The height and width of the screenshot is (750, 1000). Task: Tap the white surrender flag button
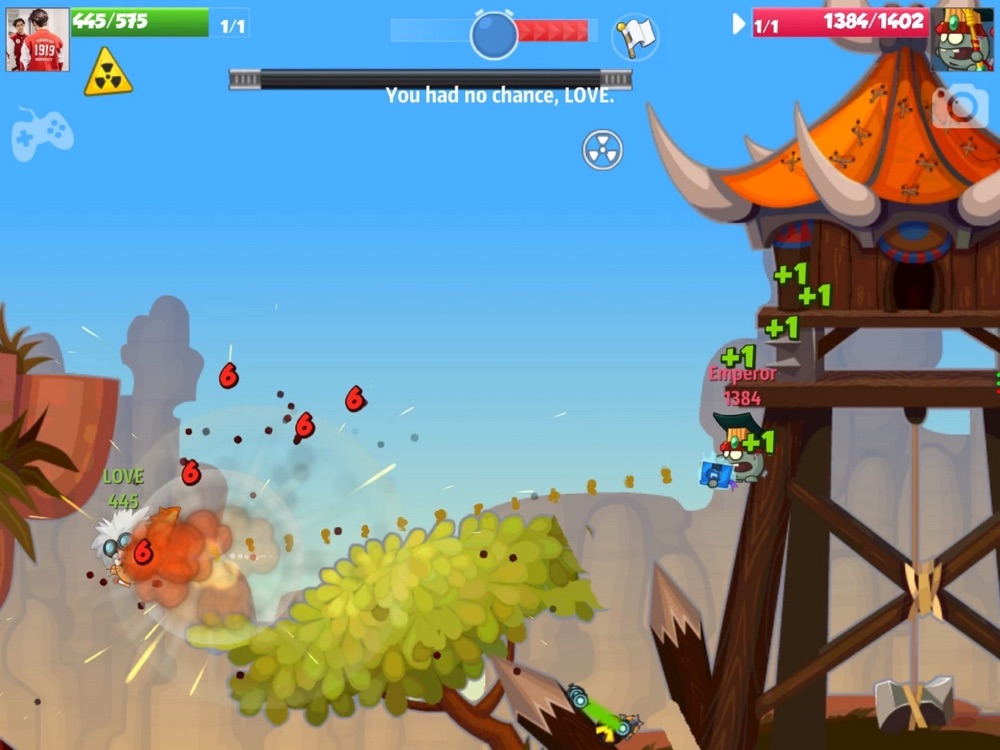(635, 37)
